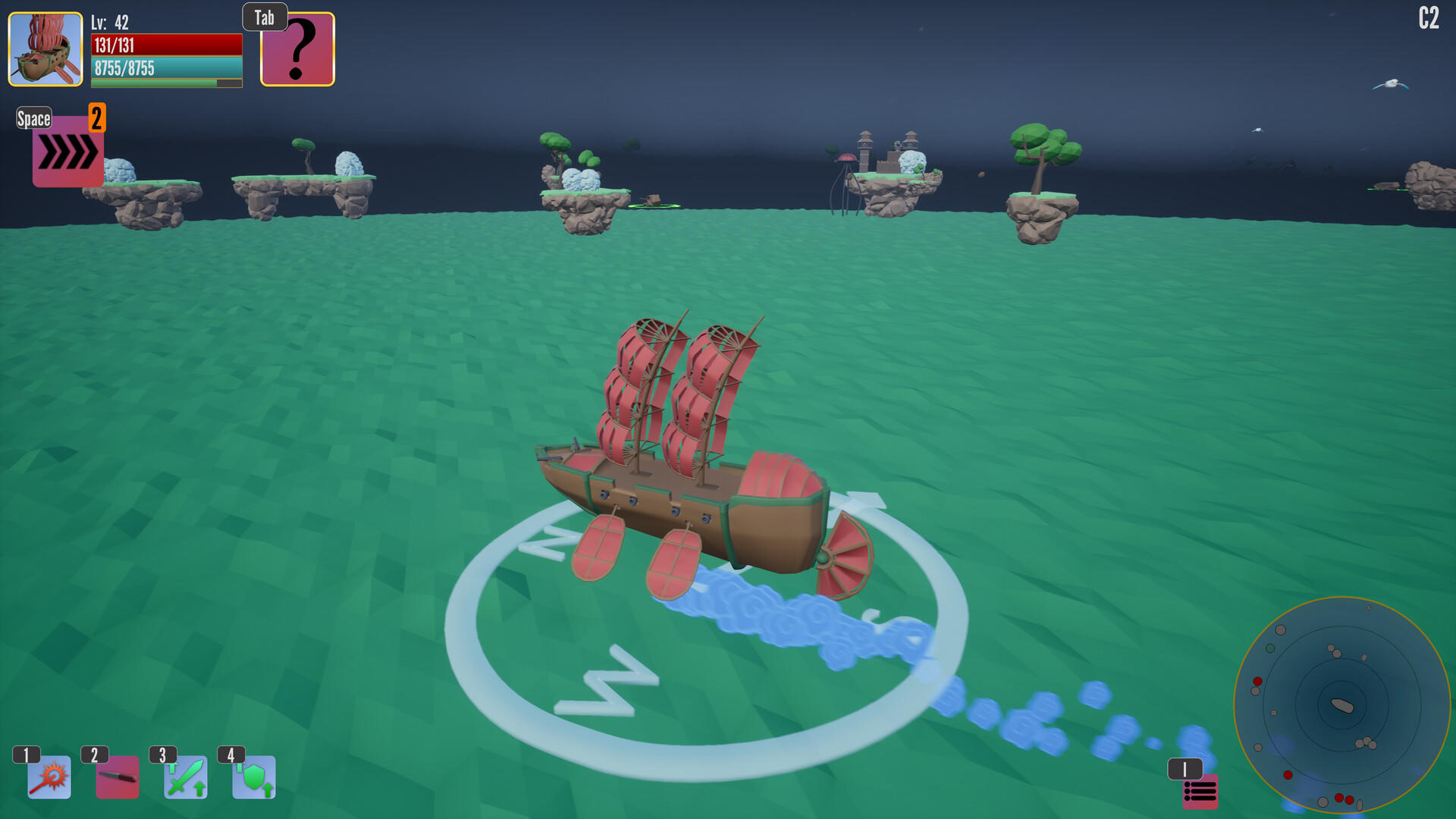The image size is (1456, 819).
Task: Use the dagger ability in slot 2
Action: (118, 777)
